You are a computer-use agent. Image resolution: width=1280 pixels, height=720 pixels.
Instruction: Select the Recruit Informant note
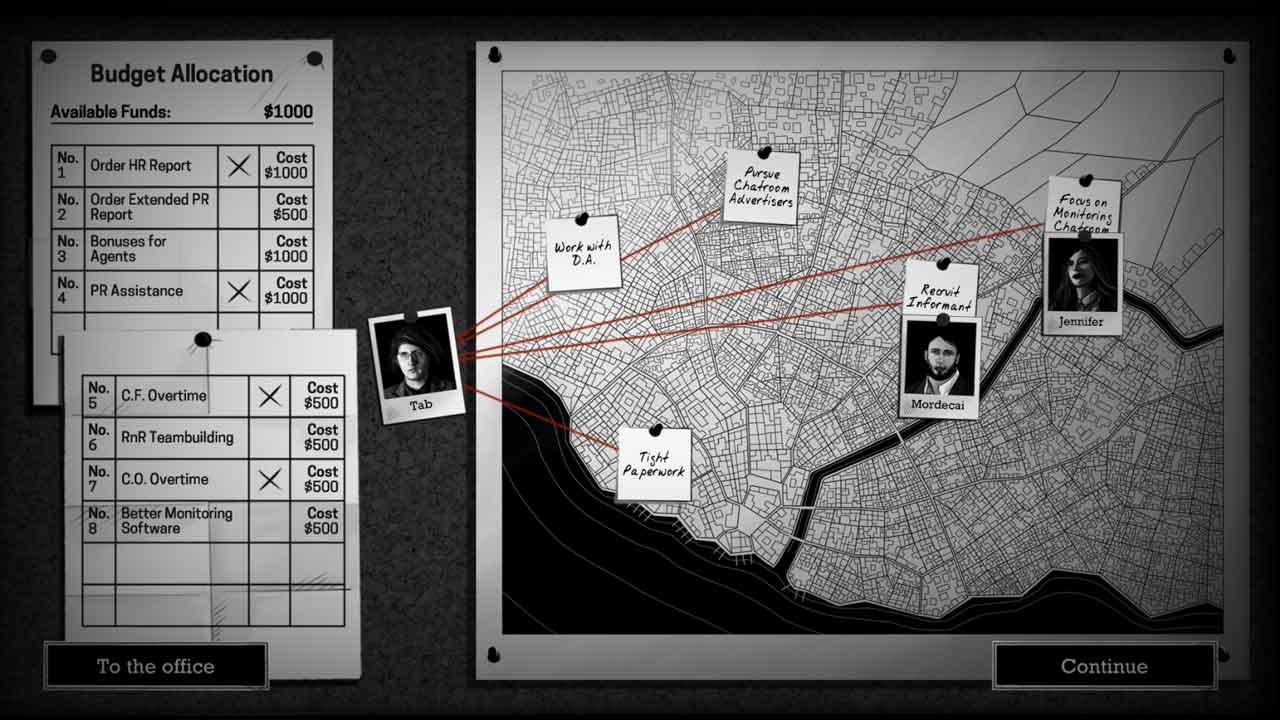point(940,290)
